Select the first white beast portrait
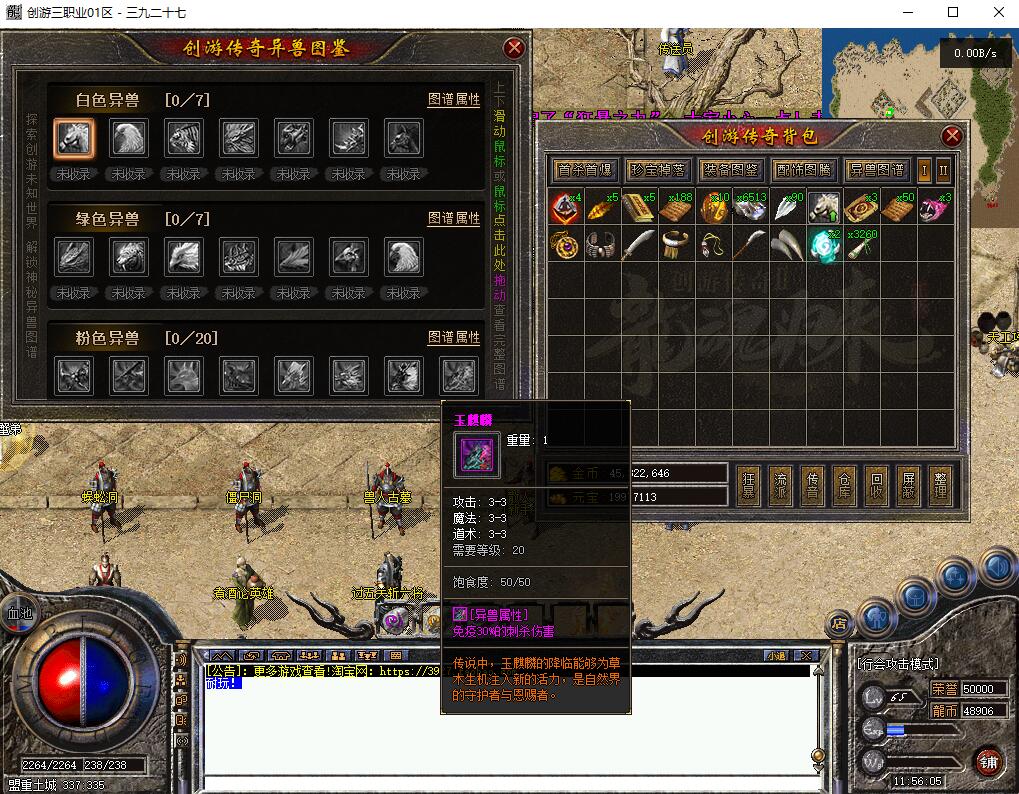The image size is (1019, 794). [74, 139]
